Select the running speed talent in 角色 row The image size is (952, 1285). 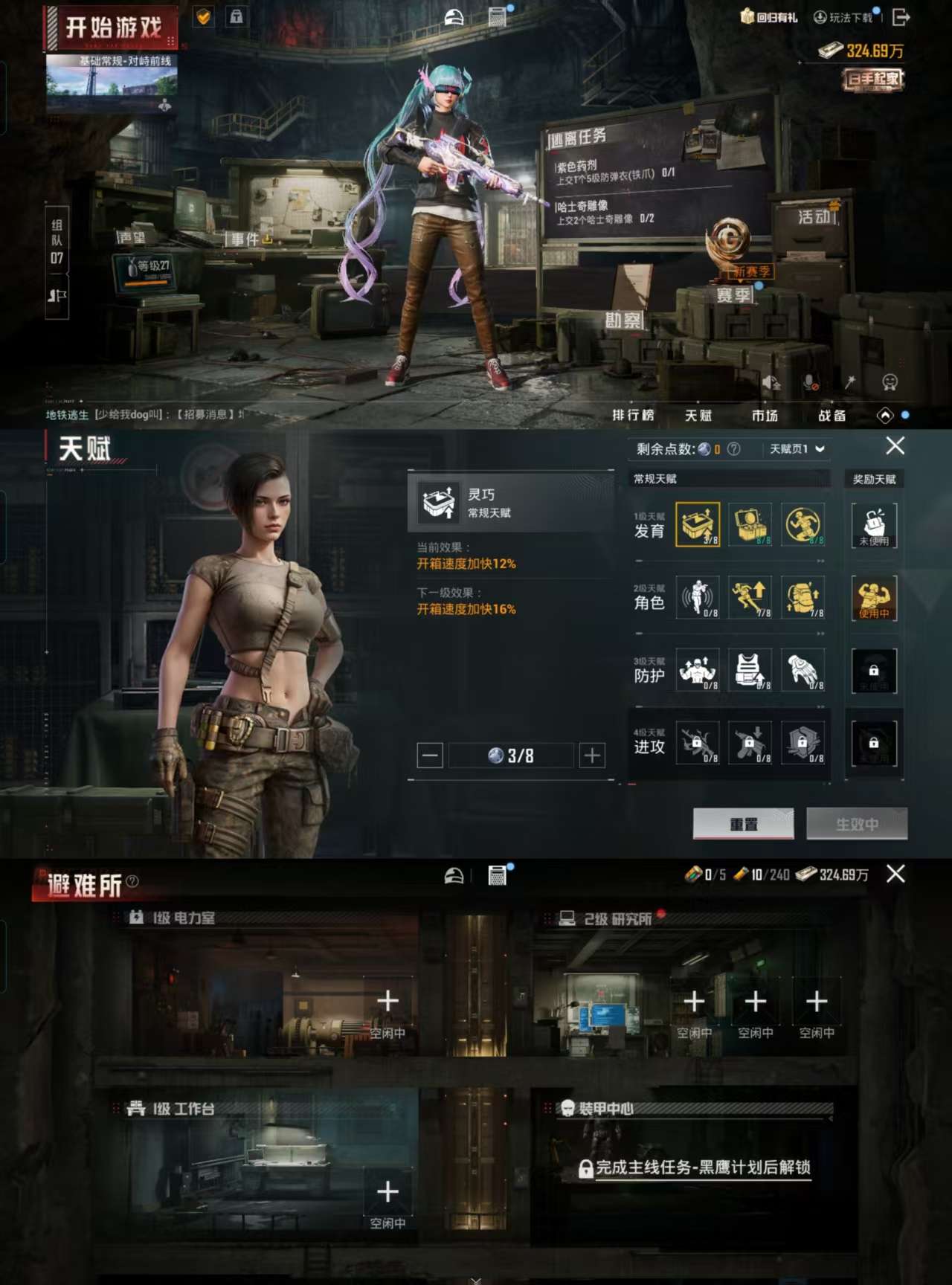(x=750, y=599)
